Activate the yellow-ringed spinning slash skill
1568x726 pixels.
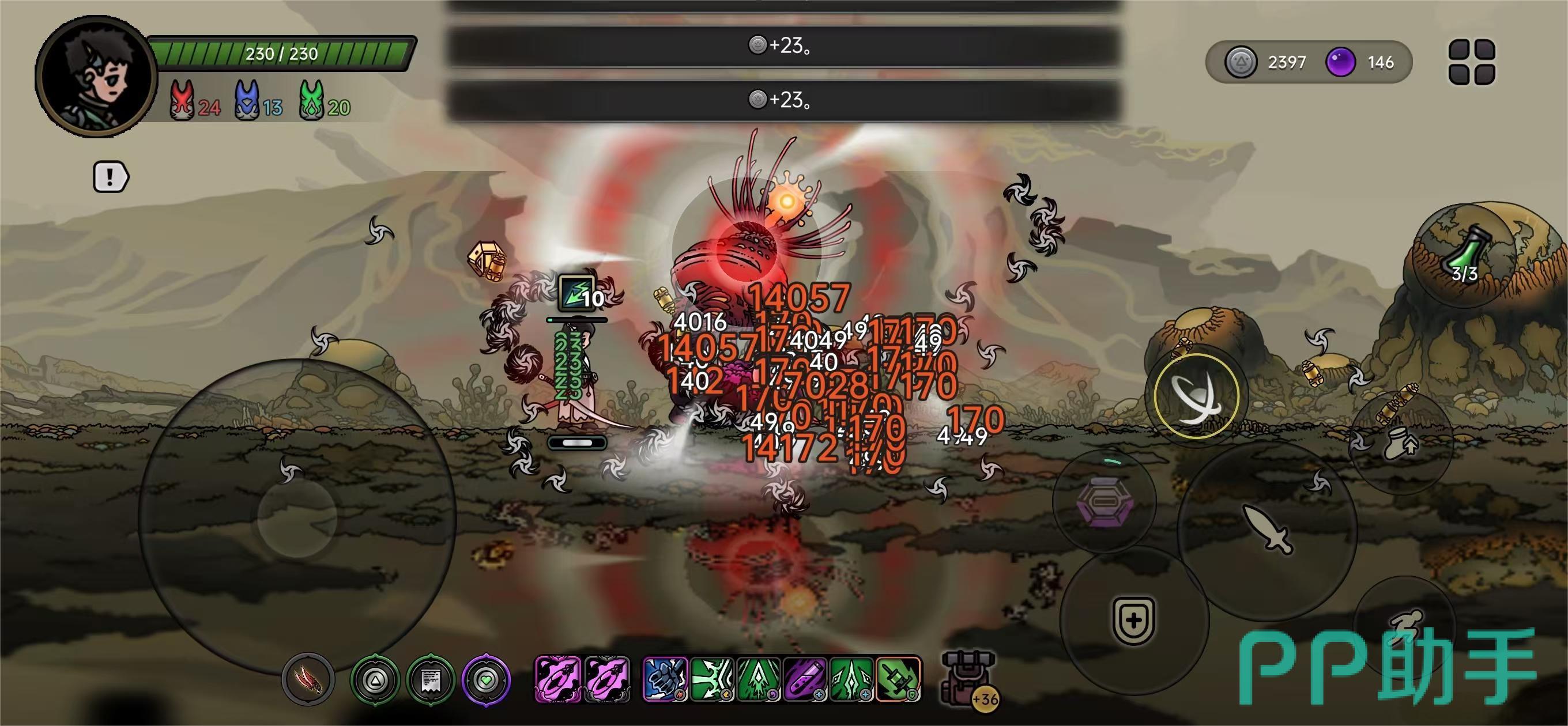1196,396
